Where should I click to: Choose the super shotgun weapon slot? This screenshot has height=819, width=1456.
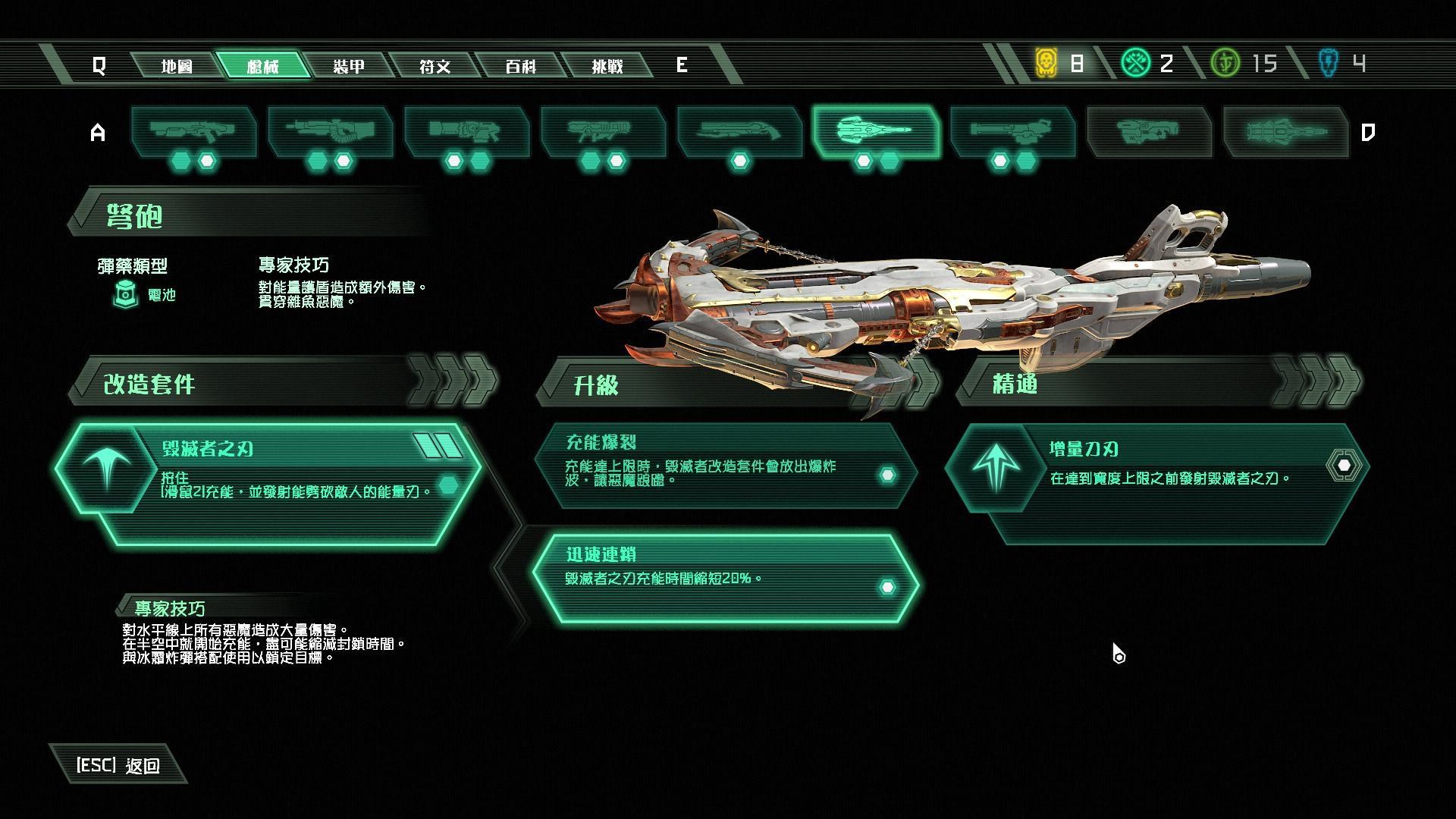point(739,132)
